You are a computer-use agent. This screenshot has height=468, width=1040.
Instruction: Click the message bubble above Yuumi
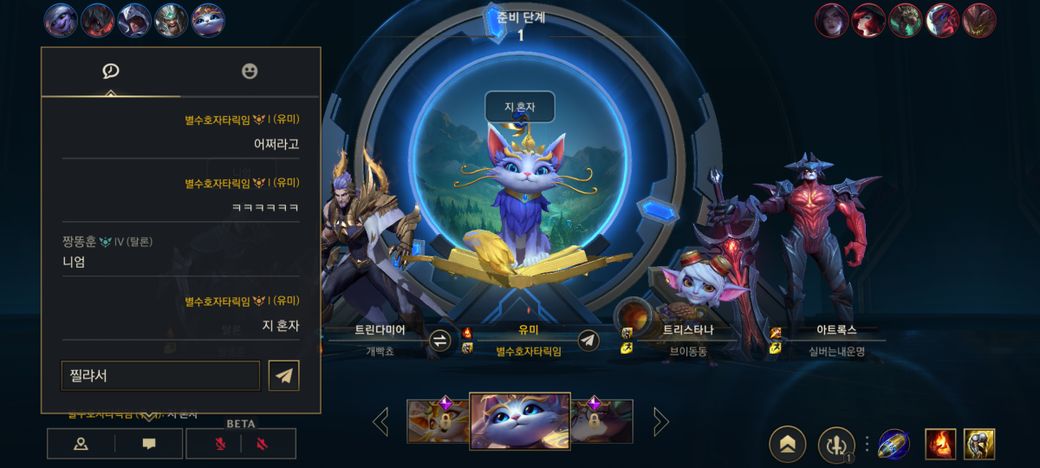(519, 105)
